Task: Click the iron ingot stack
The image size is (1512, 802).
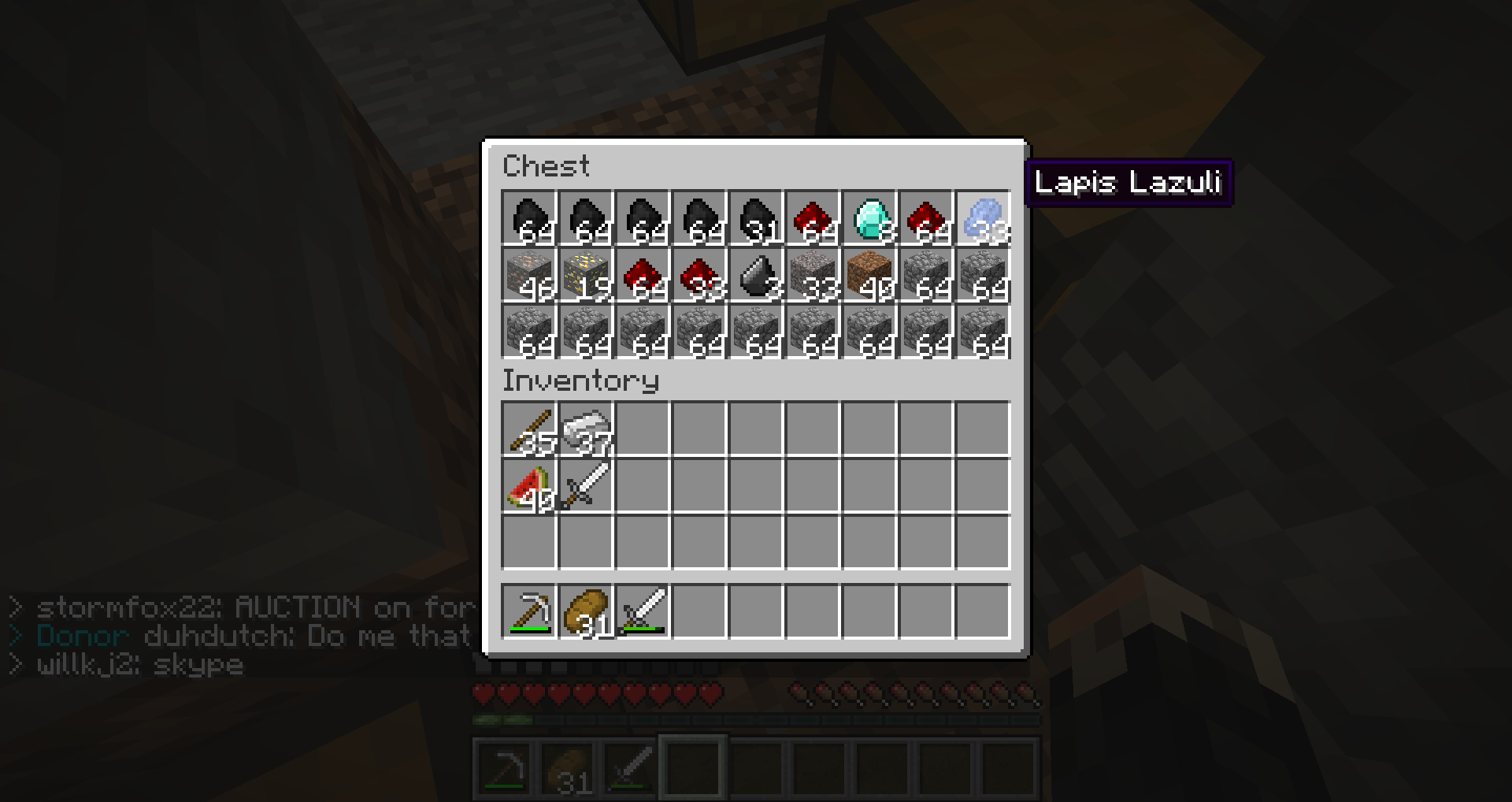Action: coord(586,429)
